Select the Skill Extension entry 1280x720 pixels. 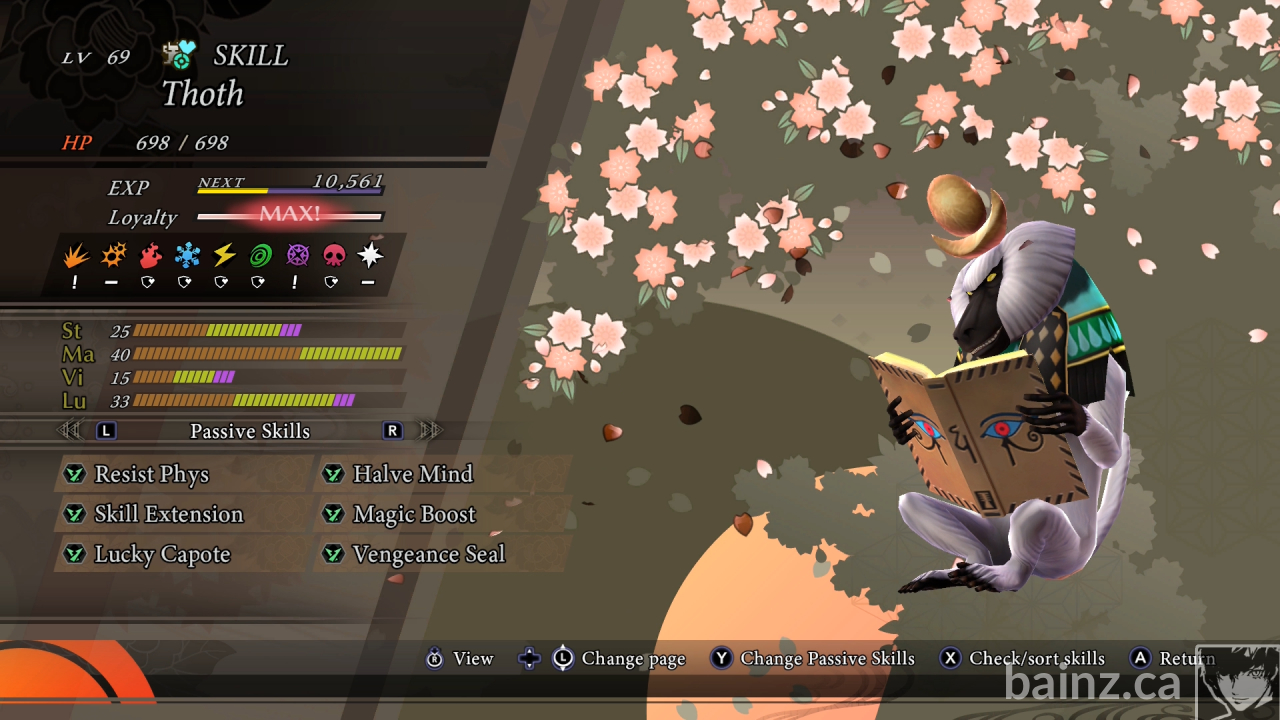pos(168,514)
